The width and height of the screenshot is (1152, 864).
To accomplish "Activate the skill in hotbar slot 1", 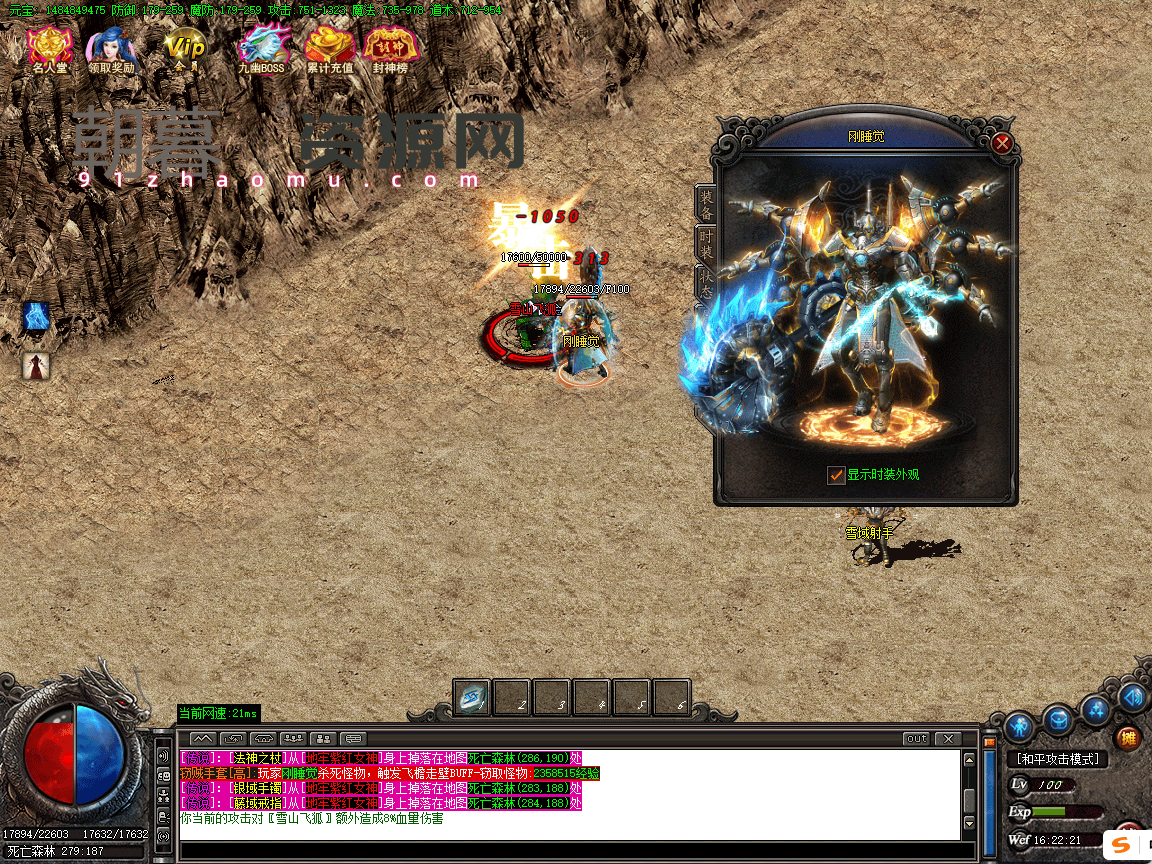I will pyautogui.click(x=472, y=698).
